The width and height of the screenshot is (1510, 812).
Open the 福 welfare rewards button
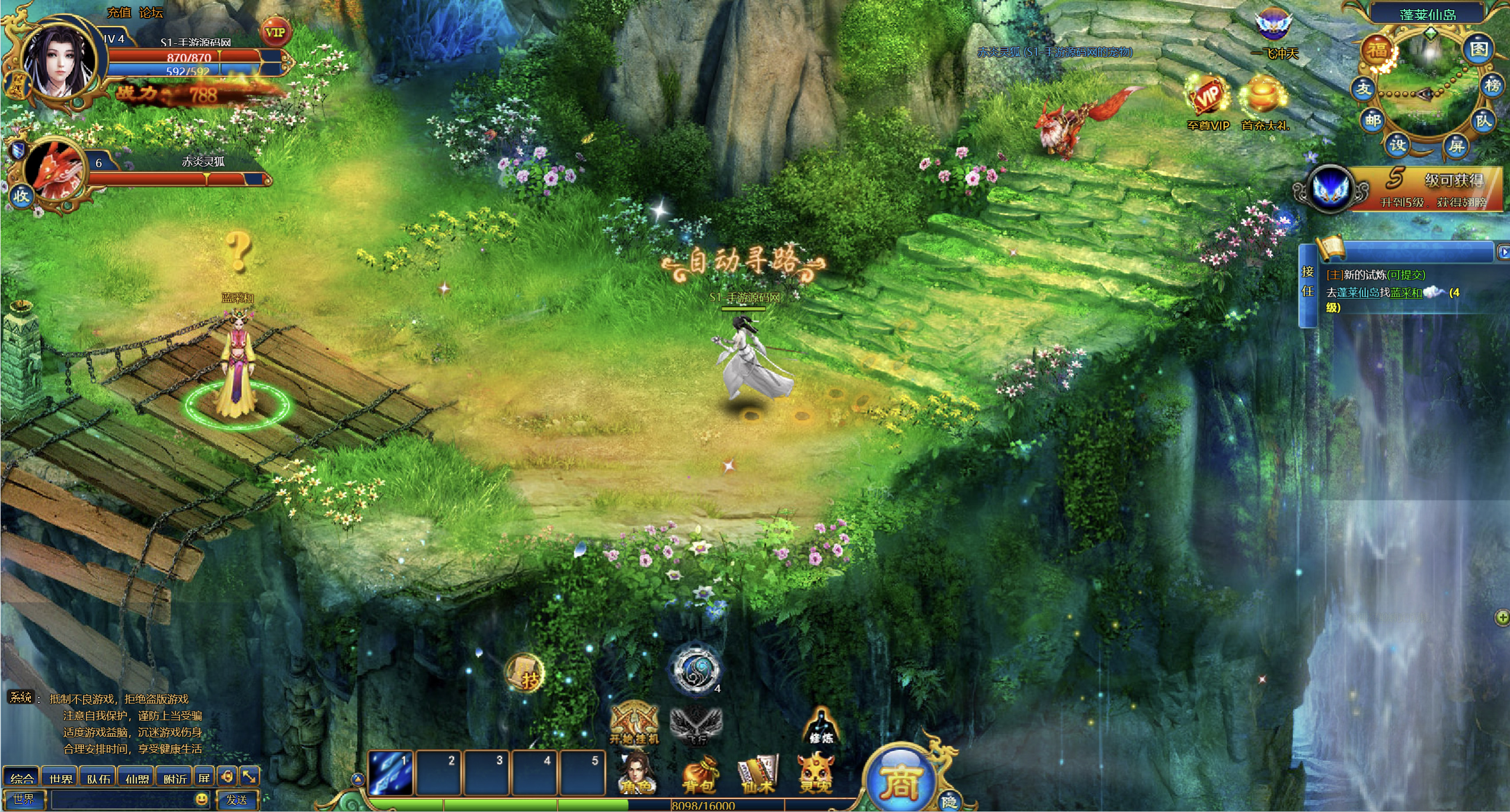coord(1377,51)
